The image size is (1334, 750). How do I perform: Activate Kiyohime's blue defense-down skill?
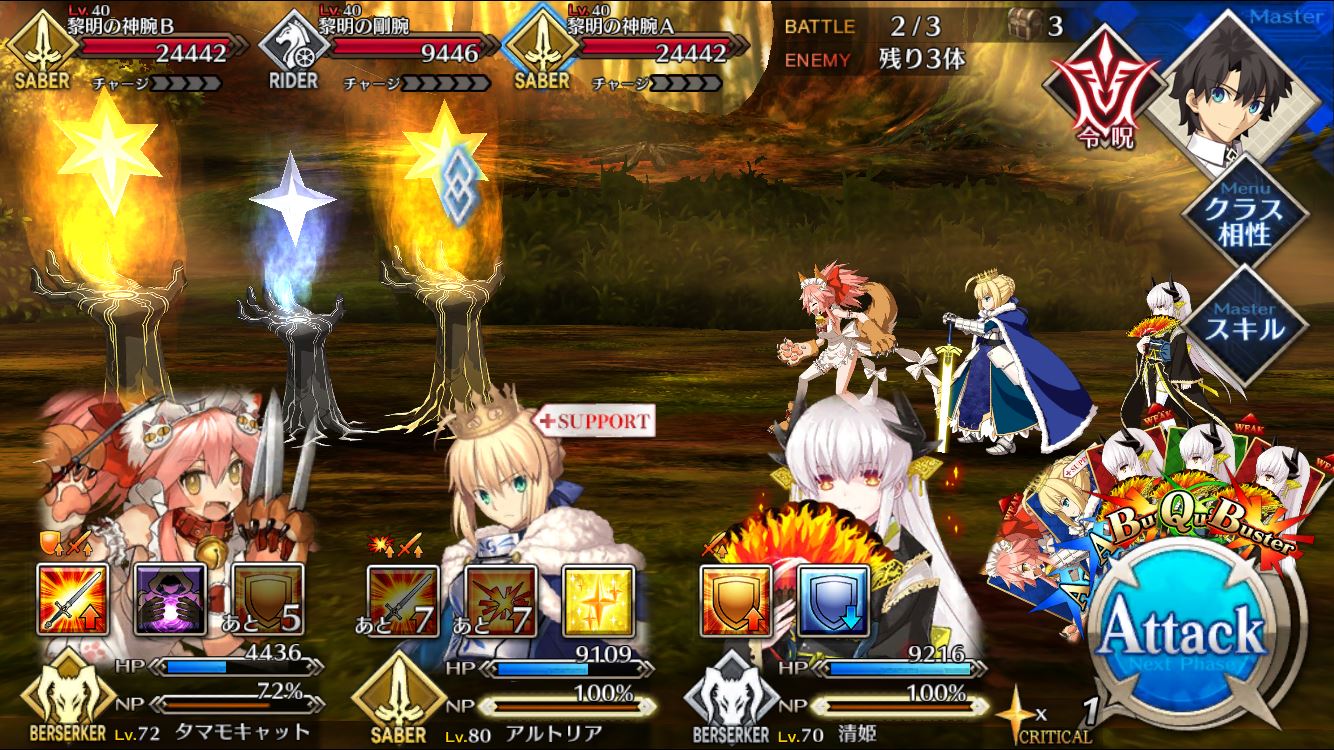tap(832, 602)
